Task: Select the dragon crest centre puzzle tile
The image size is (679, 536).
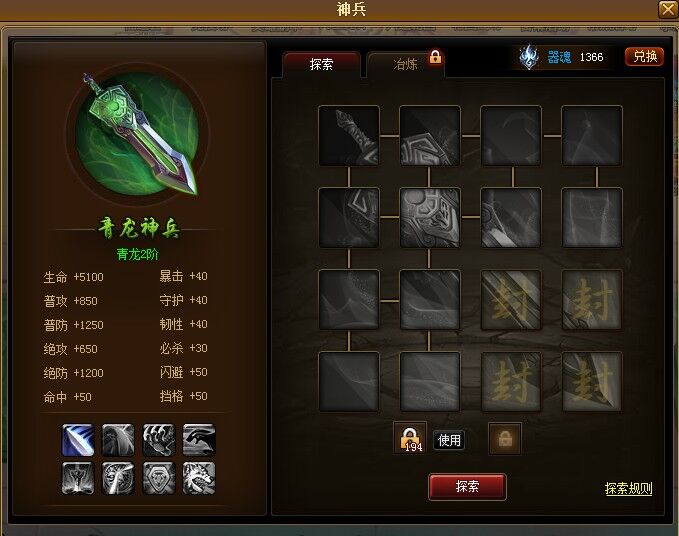Action: pos(430,217)
